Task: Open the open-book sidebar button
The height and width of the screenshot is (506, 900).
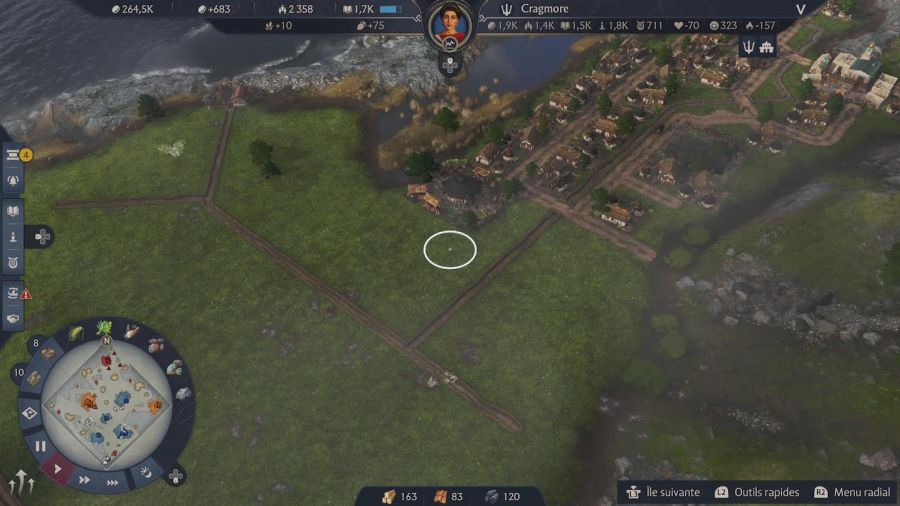Action: (14, 211)
